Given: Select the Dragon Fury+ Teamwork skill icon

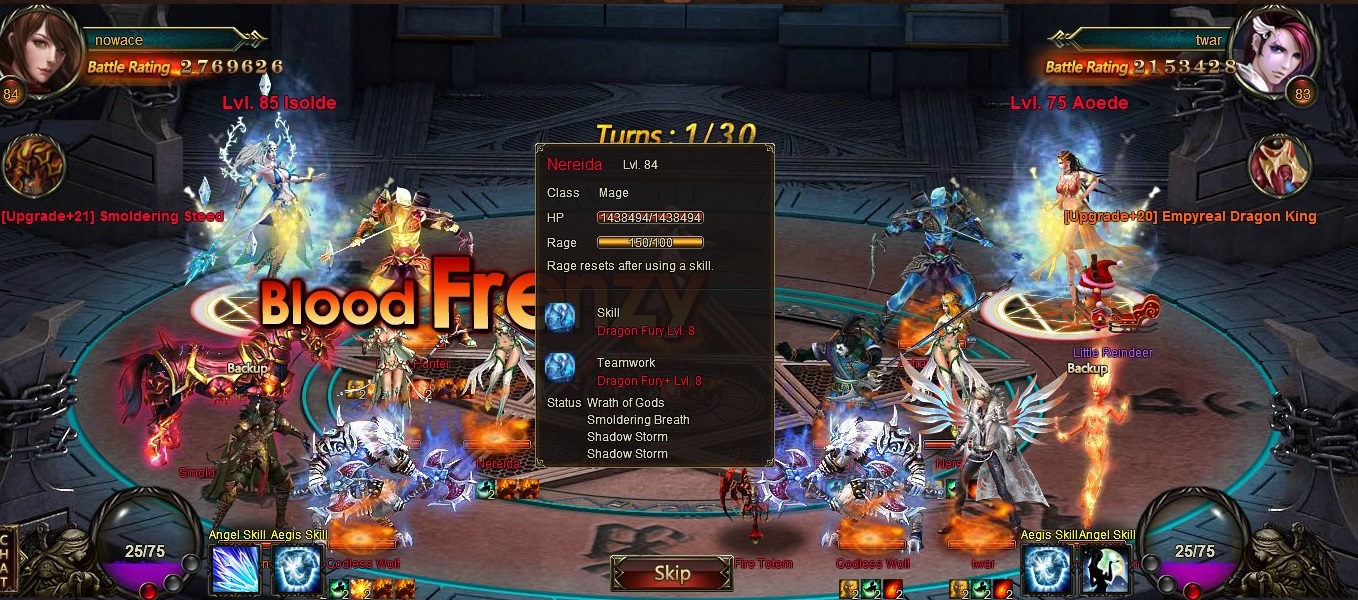Looking at the screenshot, I should pyautogui.click(x=561, y=368).
